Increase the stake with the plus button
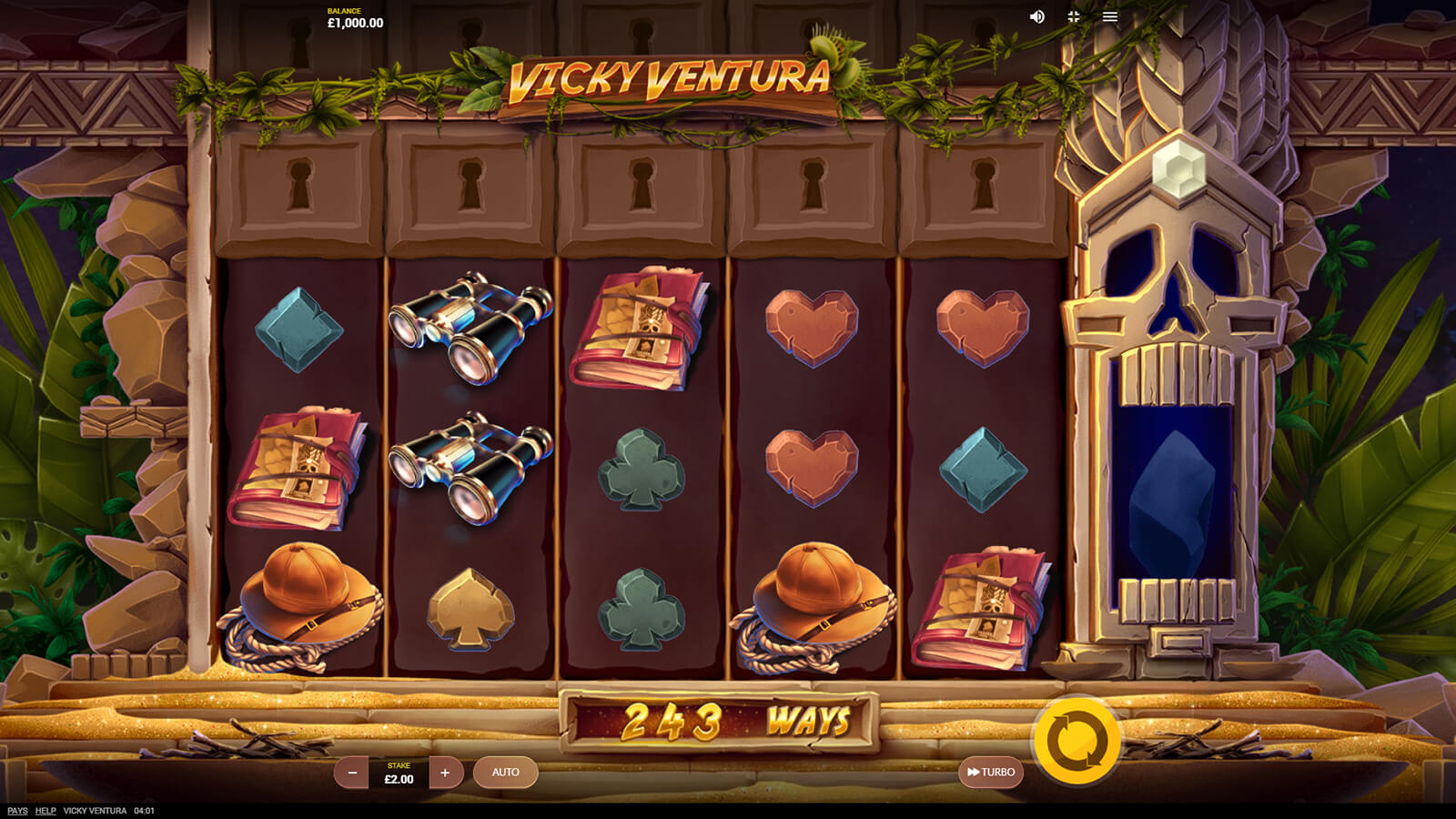 click(x=445, y=773)
